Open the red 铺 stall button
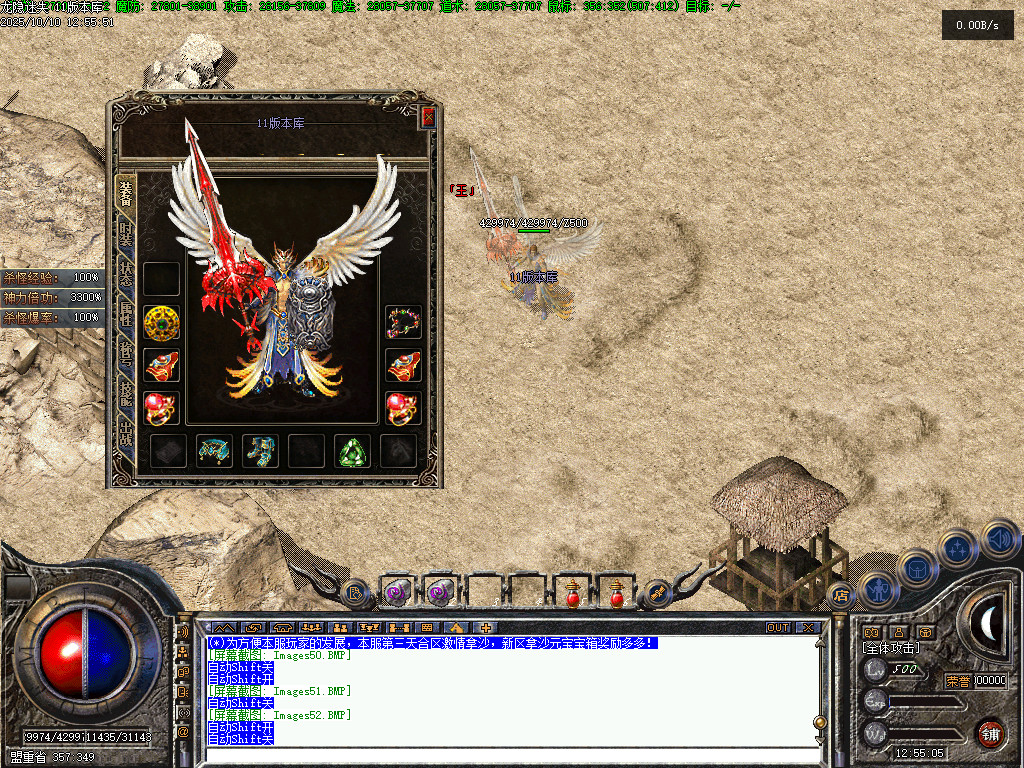Screen dimensions: 1024x768 pyautogui.click(x=989, y=732)
